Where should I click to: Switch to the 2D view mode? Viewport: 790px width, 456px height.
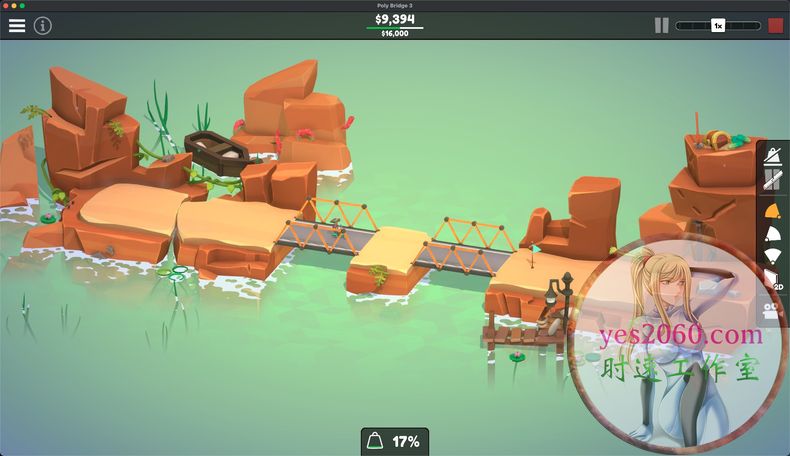[773, 280]
